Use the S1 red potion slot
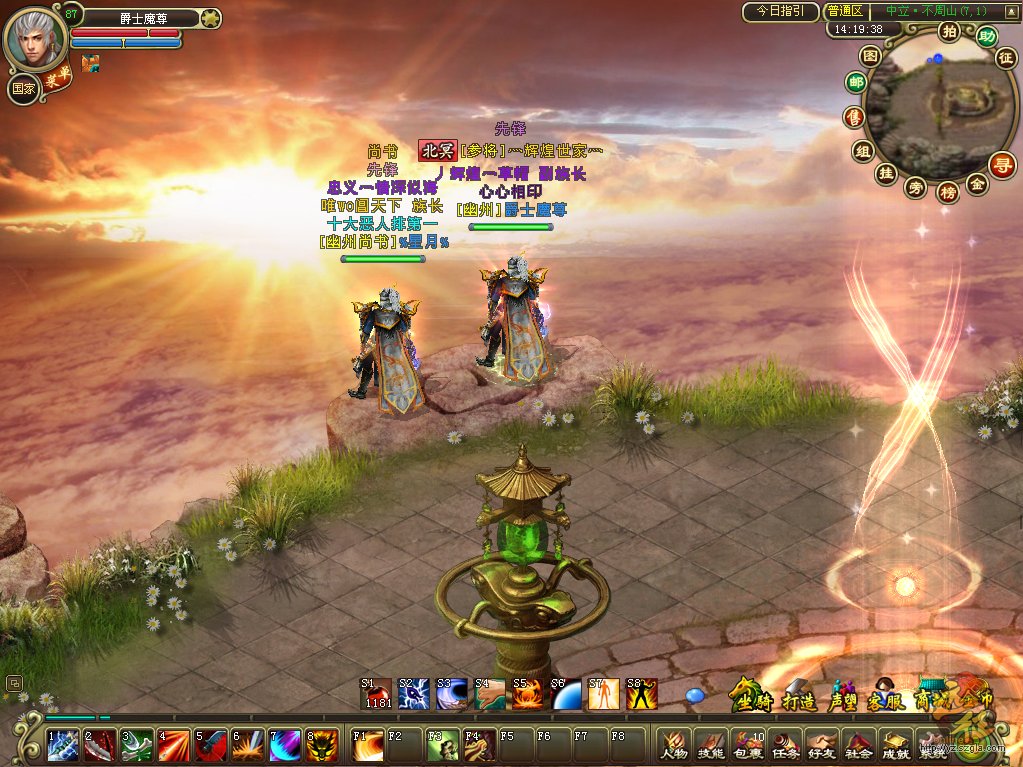This screenshot has width=1023, height=767. pyautogui.click(x=376, y=694)
